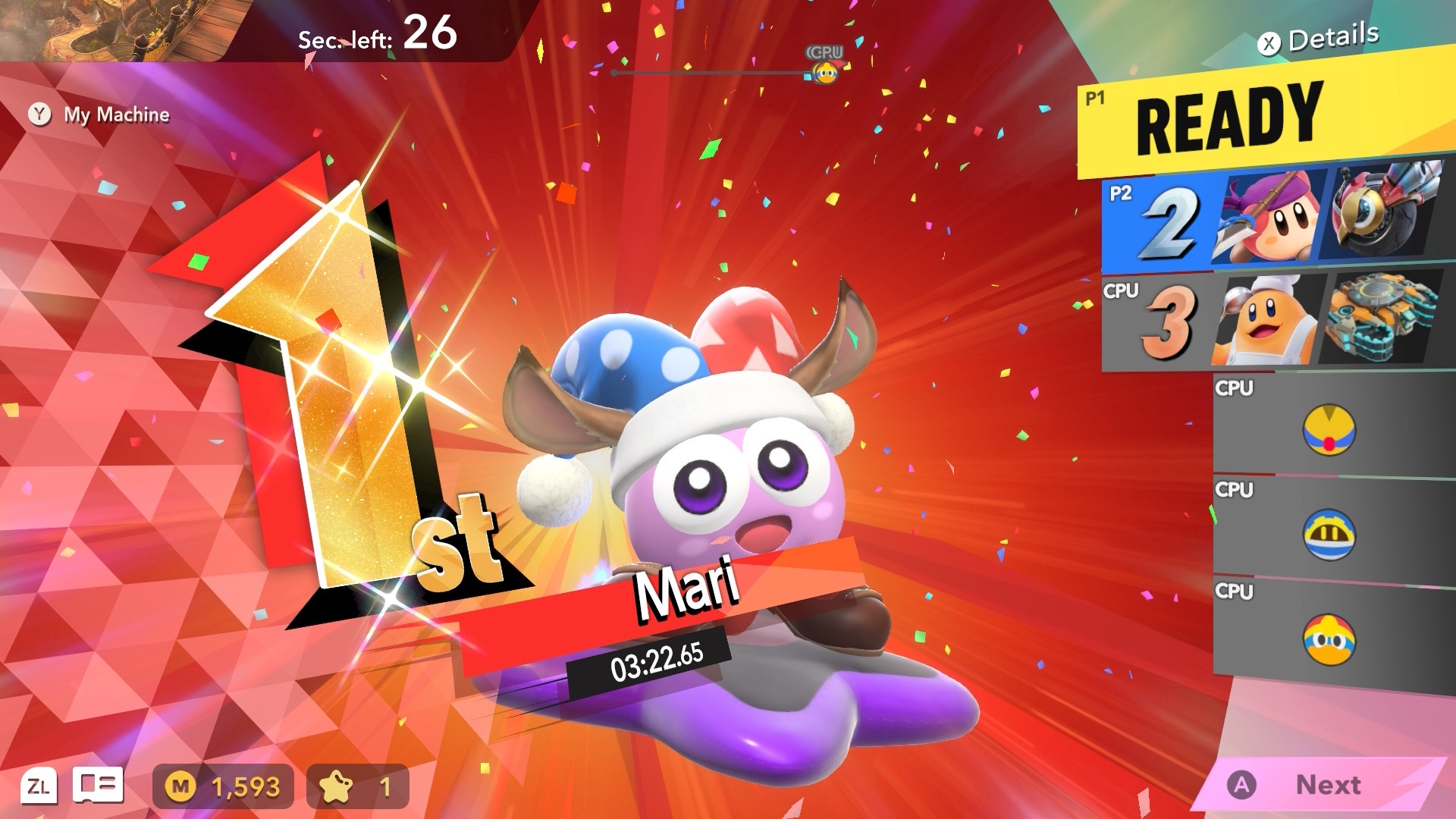This screenshot has height=819, width=1456.
Task: Open the My Machine option
Action: [99, 115]
